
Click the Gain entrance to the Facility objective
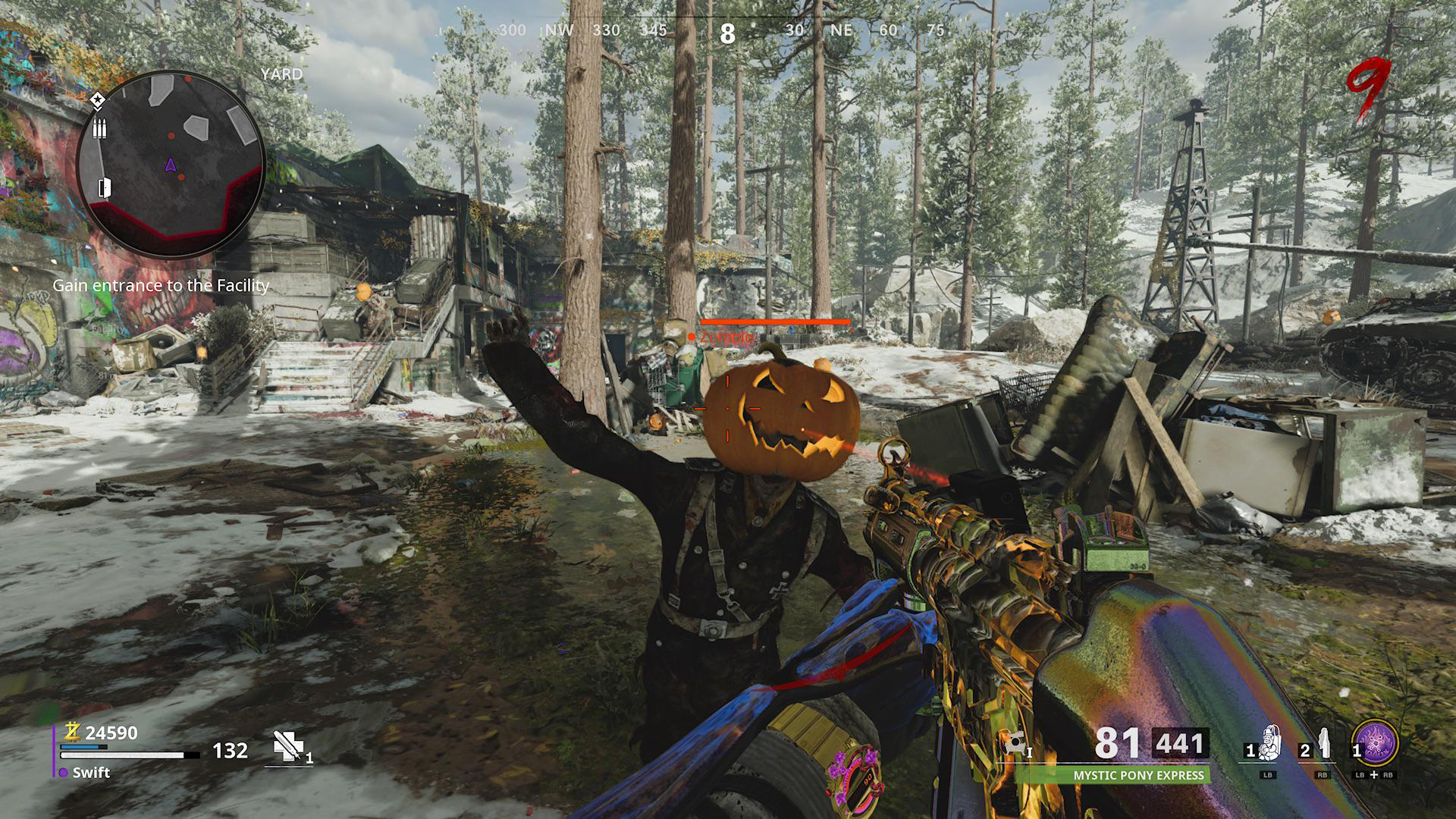pyautogui.click(x=160, y=287)
